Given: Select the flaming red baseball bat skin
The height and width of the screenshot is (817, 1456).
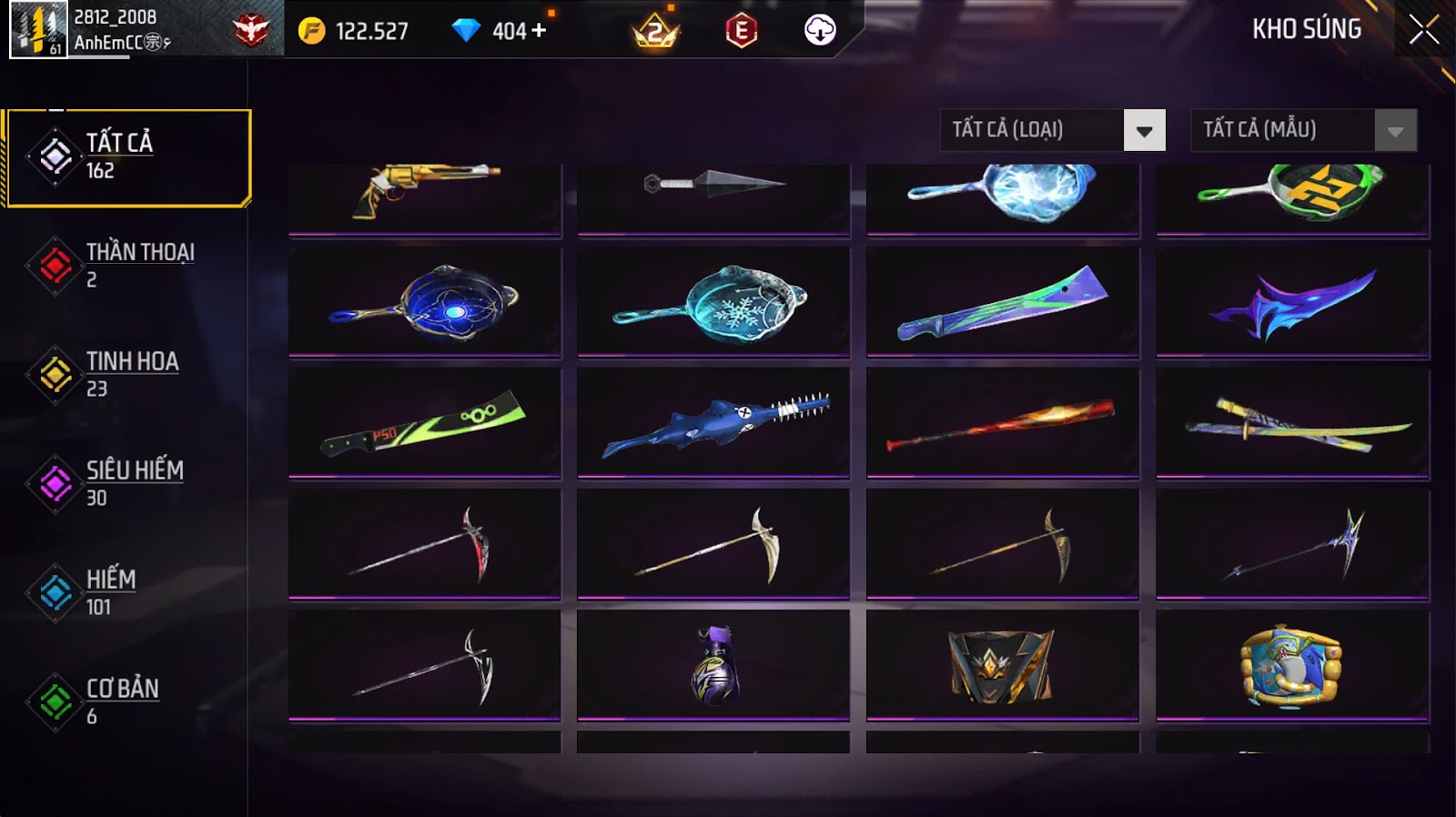Looking at the screenshot, I should (x=1002, y=423).
